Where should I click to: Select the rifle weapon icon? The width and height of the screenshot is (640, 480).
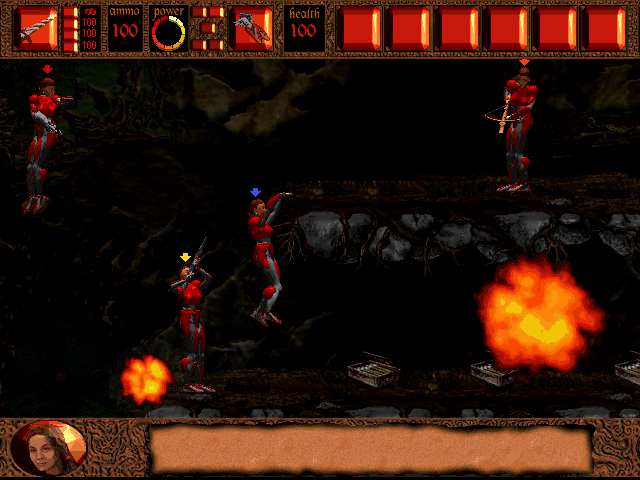coord(37,28)
